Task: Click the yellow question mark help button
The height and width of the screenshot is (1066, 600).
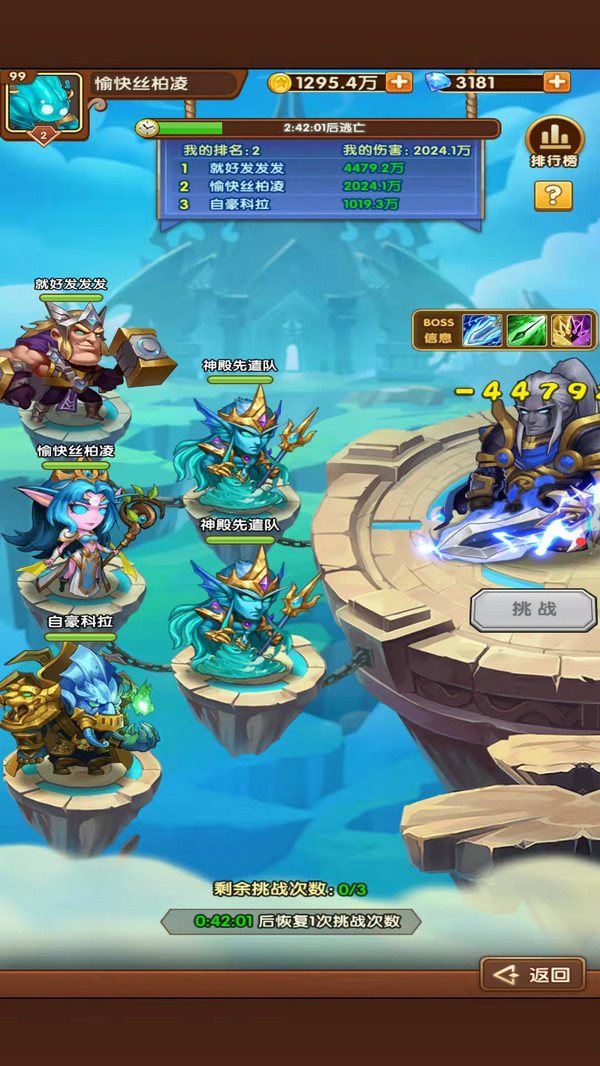Action: click(553, 195)
